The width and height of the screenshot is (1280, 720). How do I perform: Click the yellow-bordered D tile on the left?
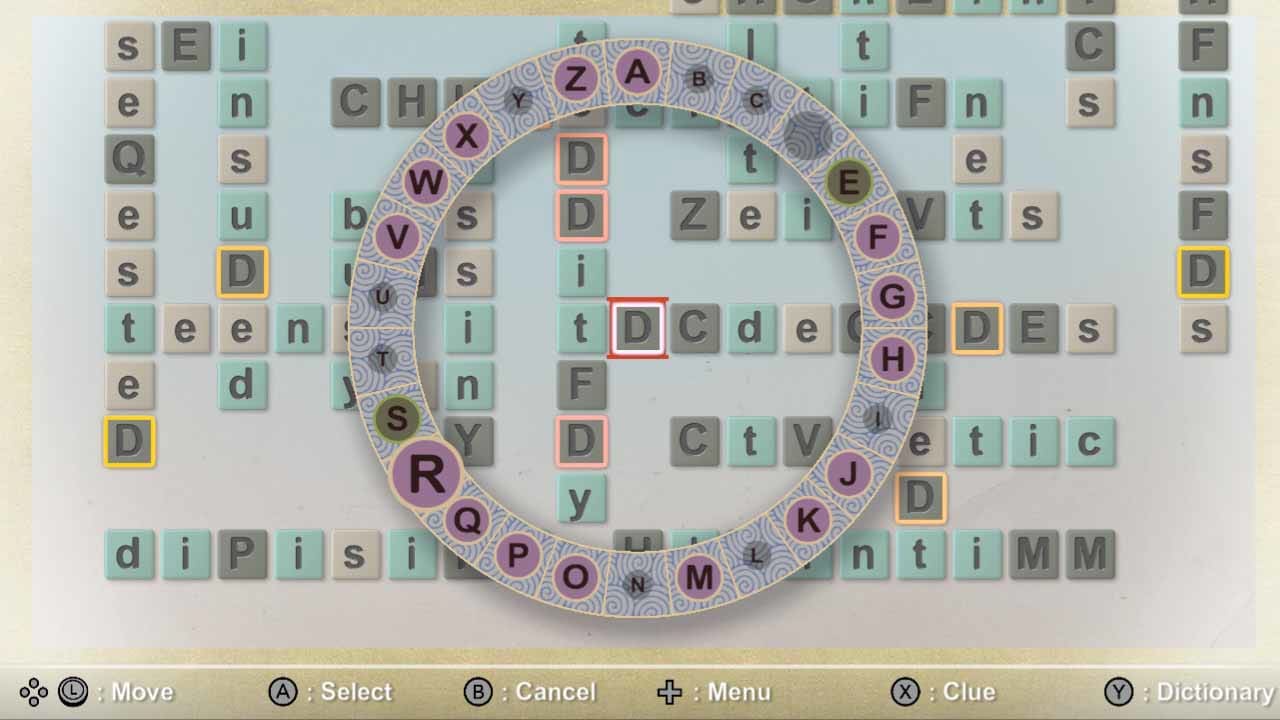130,443
